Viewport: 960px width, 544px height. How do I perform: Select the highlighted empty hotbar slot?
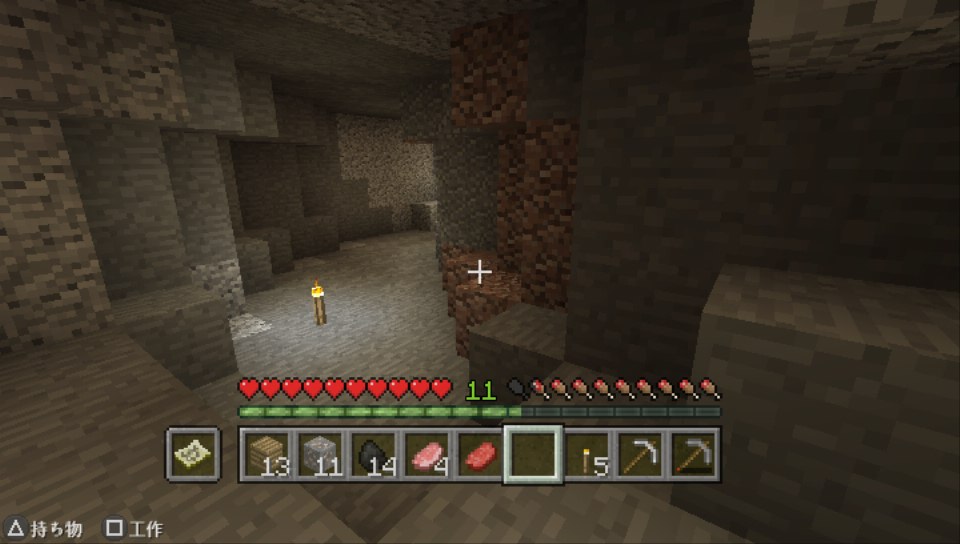(x=534, y=455)
